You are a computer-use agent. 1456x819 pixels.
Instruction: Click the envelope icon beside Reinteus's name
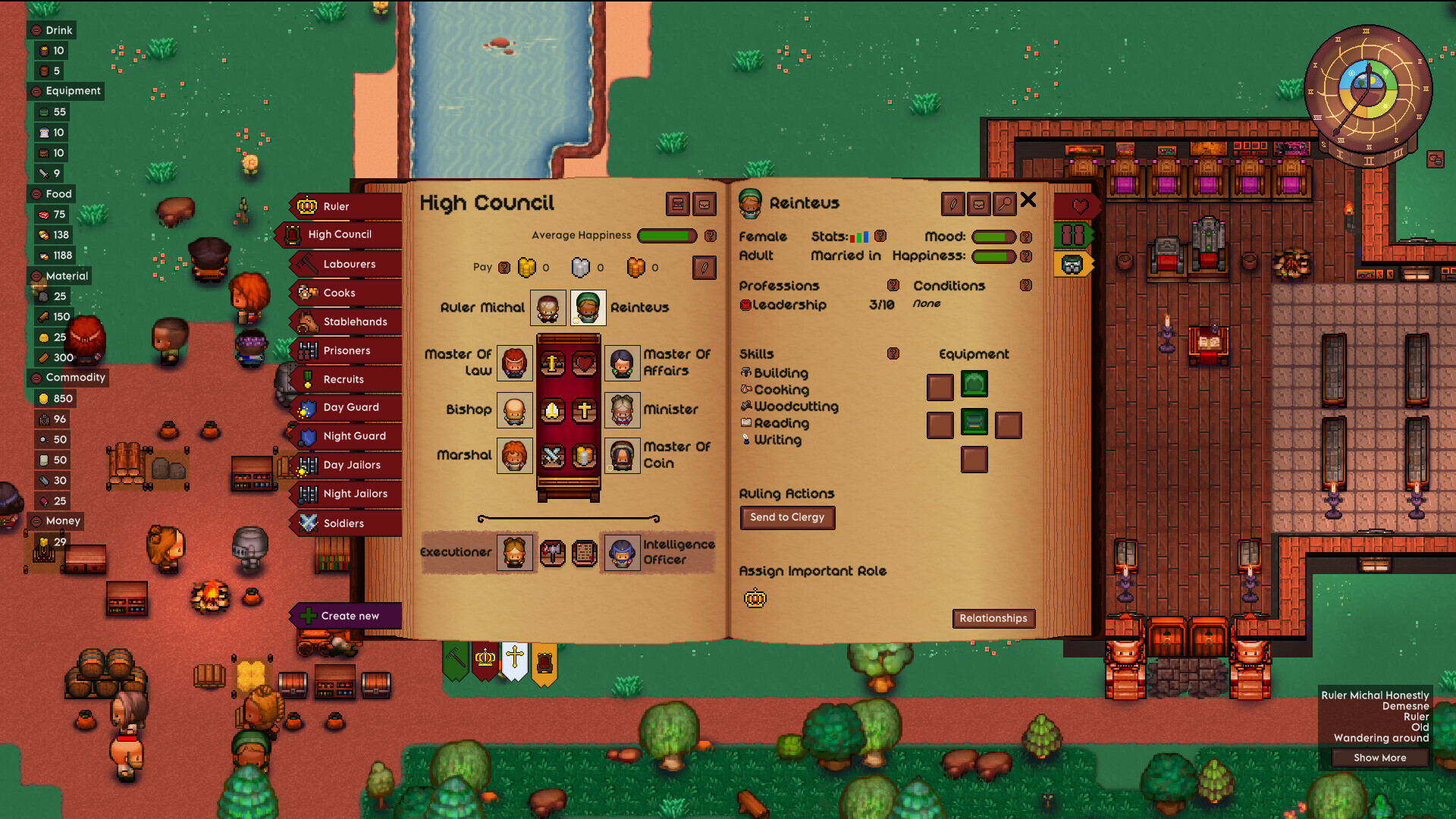coord(979,204)
